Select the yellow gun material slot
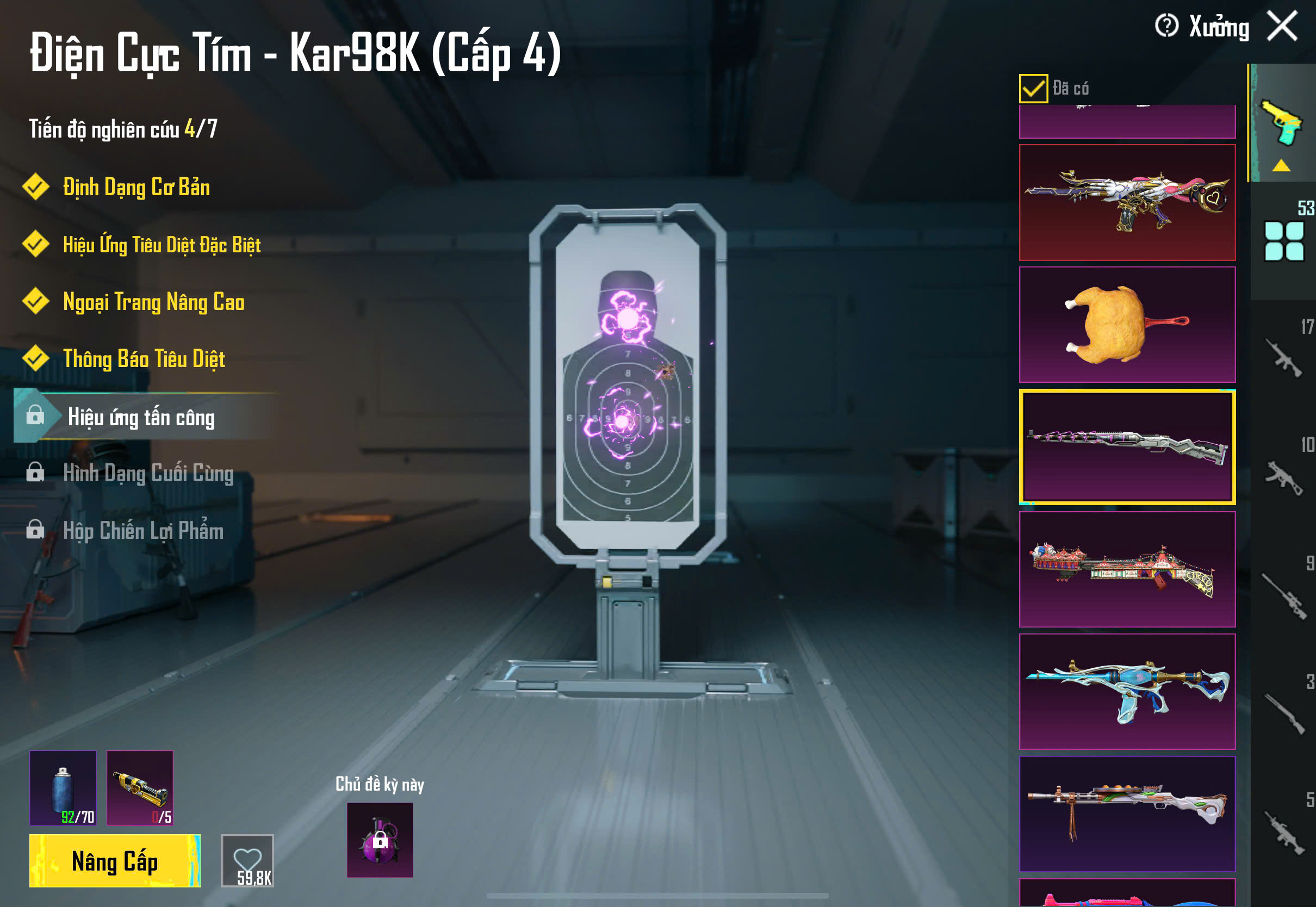Viewport: 1316px width, 907px height. click(x=140, y=788)
